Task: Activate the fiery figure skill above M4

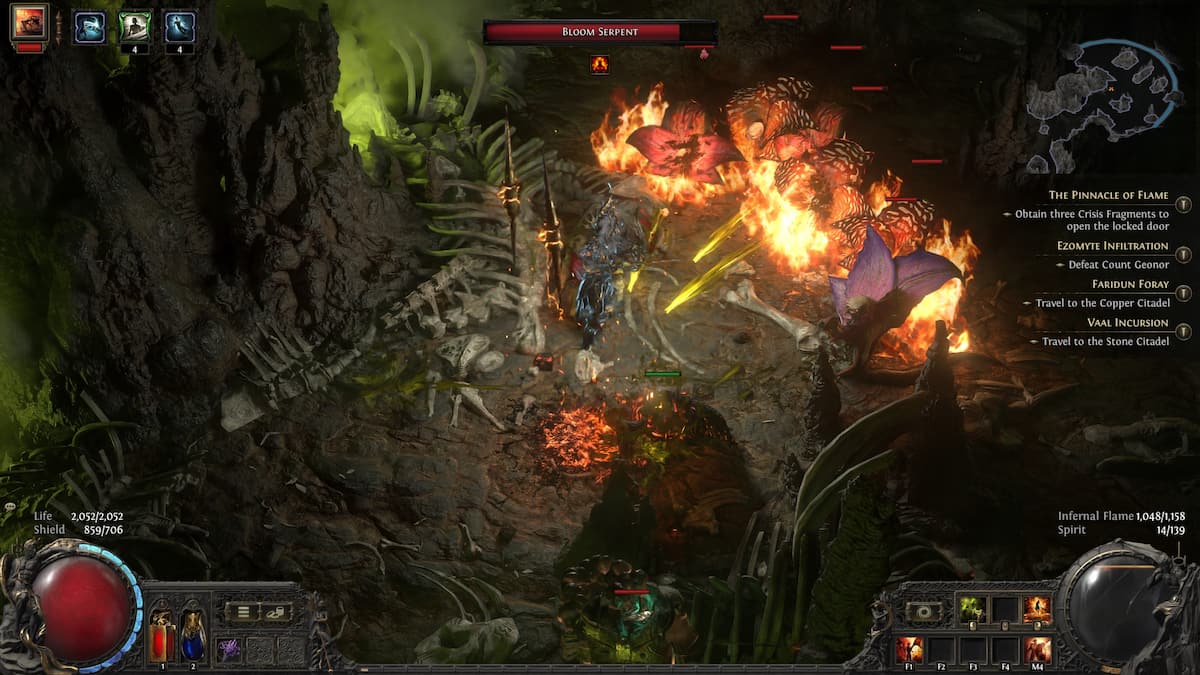Action: [1036, 609]
